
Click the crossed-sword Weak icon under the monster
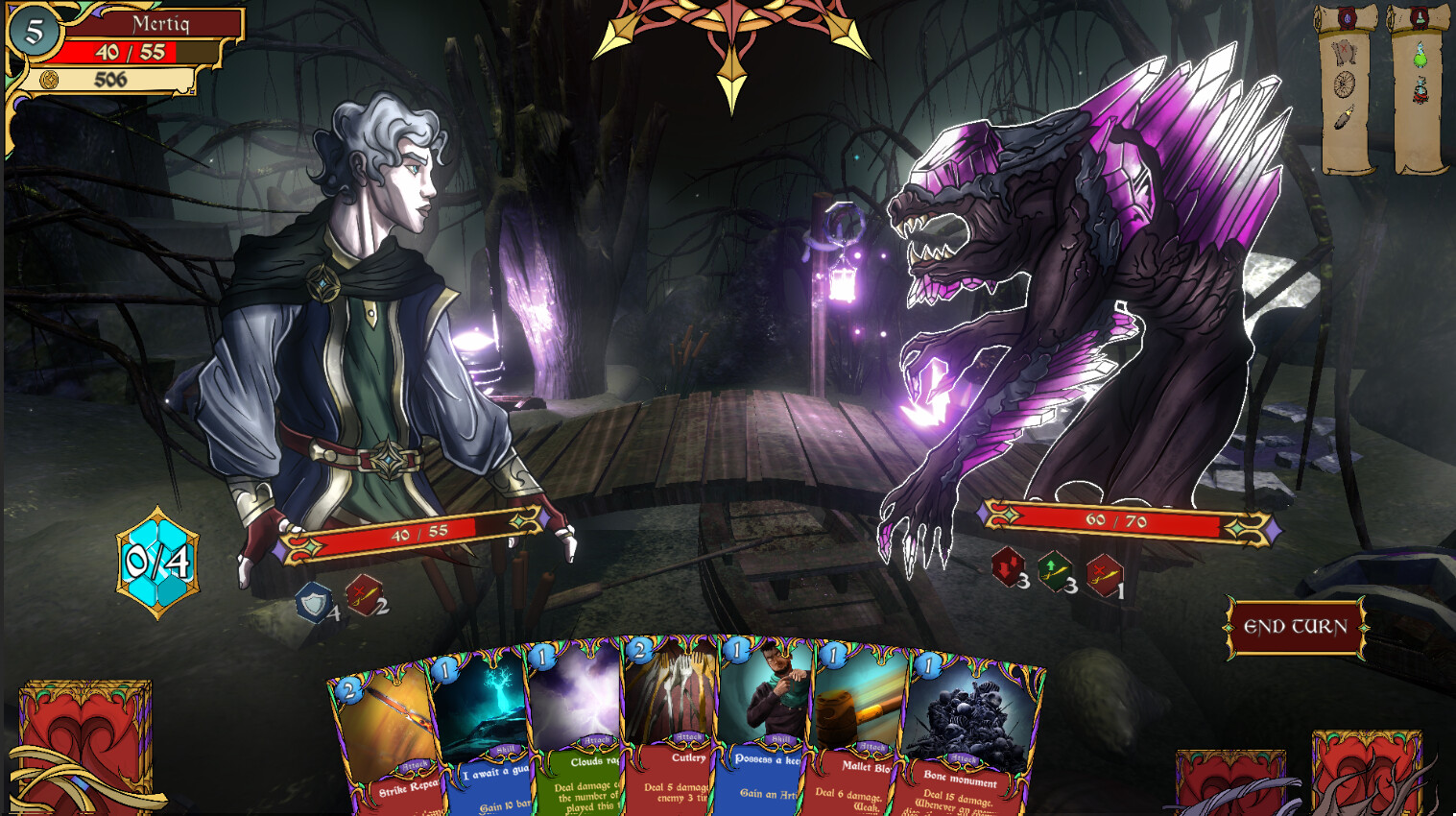[x=1104, y=573]
